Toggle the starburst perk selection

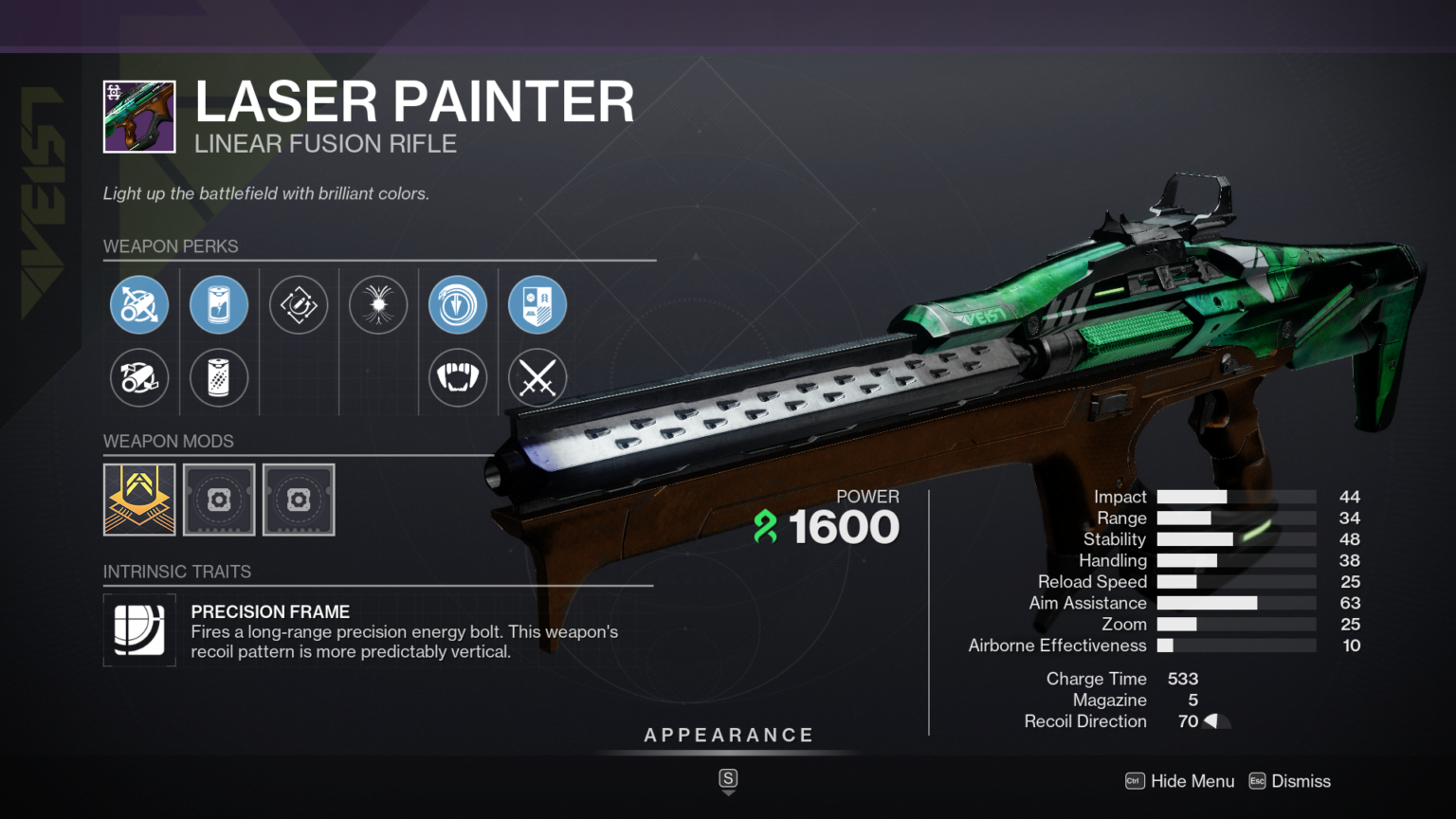tap(378, 304)
